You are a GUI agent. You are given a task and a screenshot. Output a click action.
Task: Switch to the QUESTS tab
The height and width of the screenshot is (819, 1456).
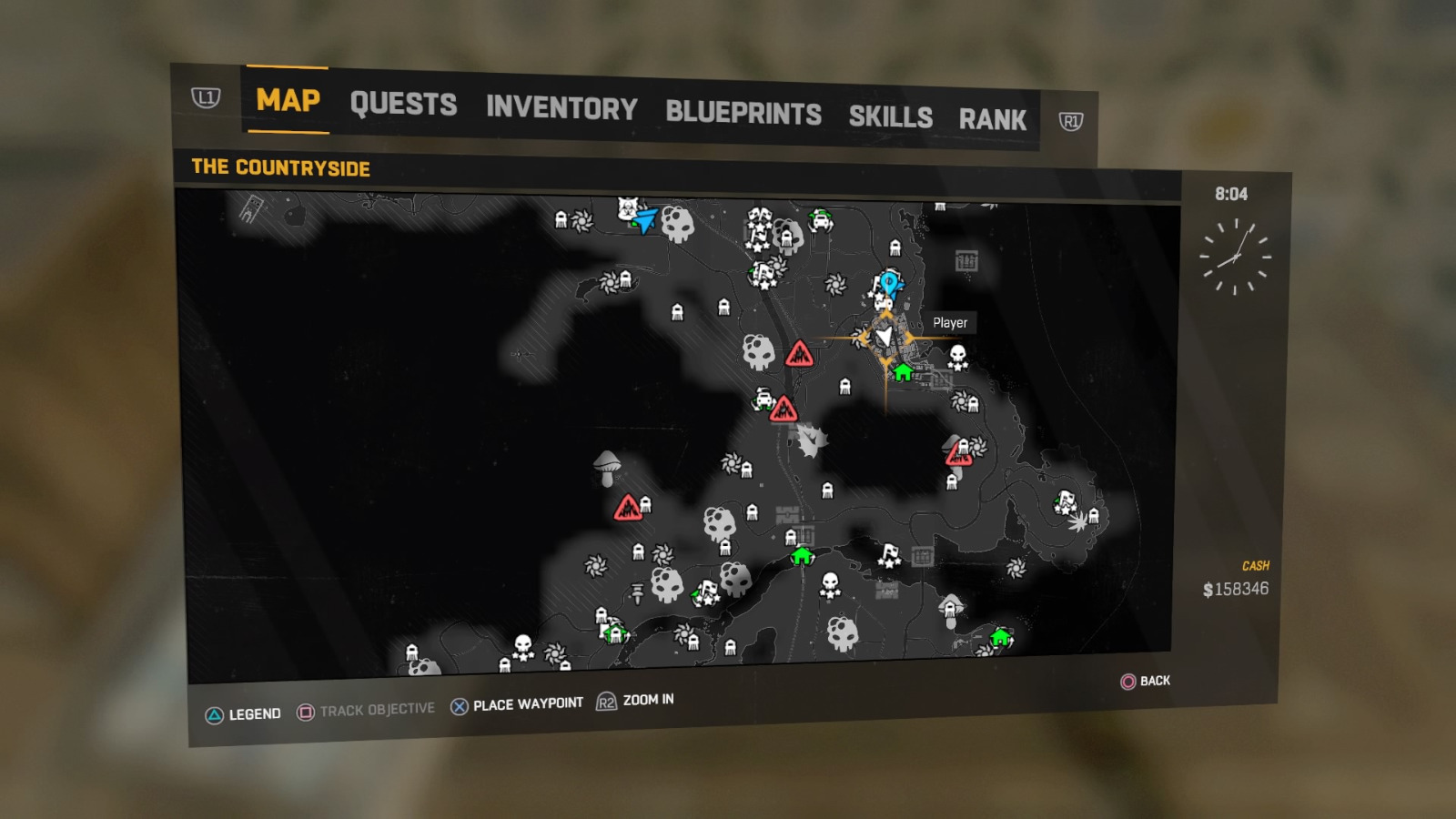coord(404,106)
